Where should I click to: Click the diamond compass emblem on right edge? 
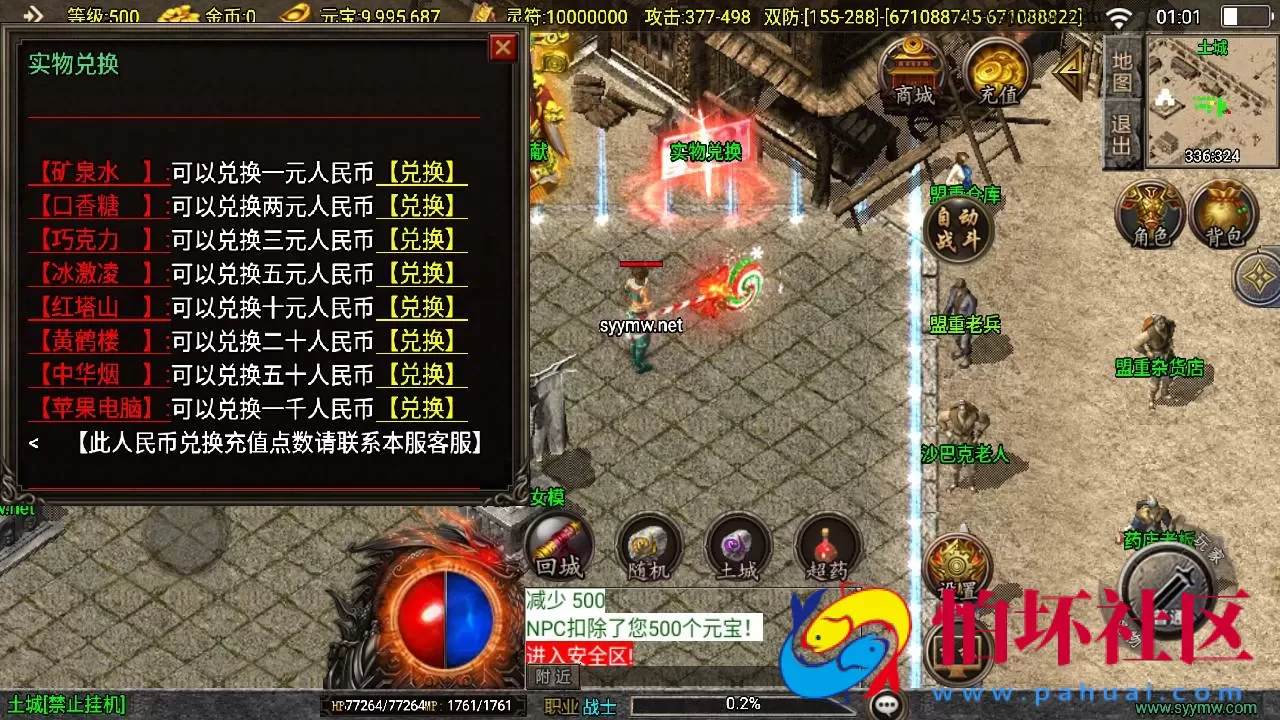(1257, 277)
